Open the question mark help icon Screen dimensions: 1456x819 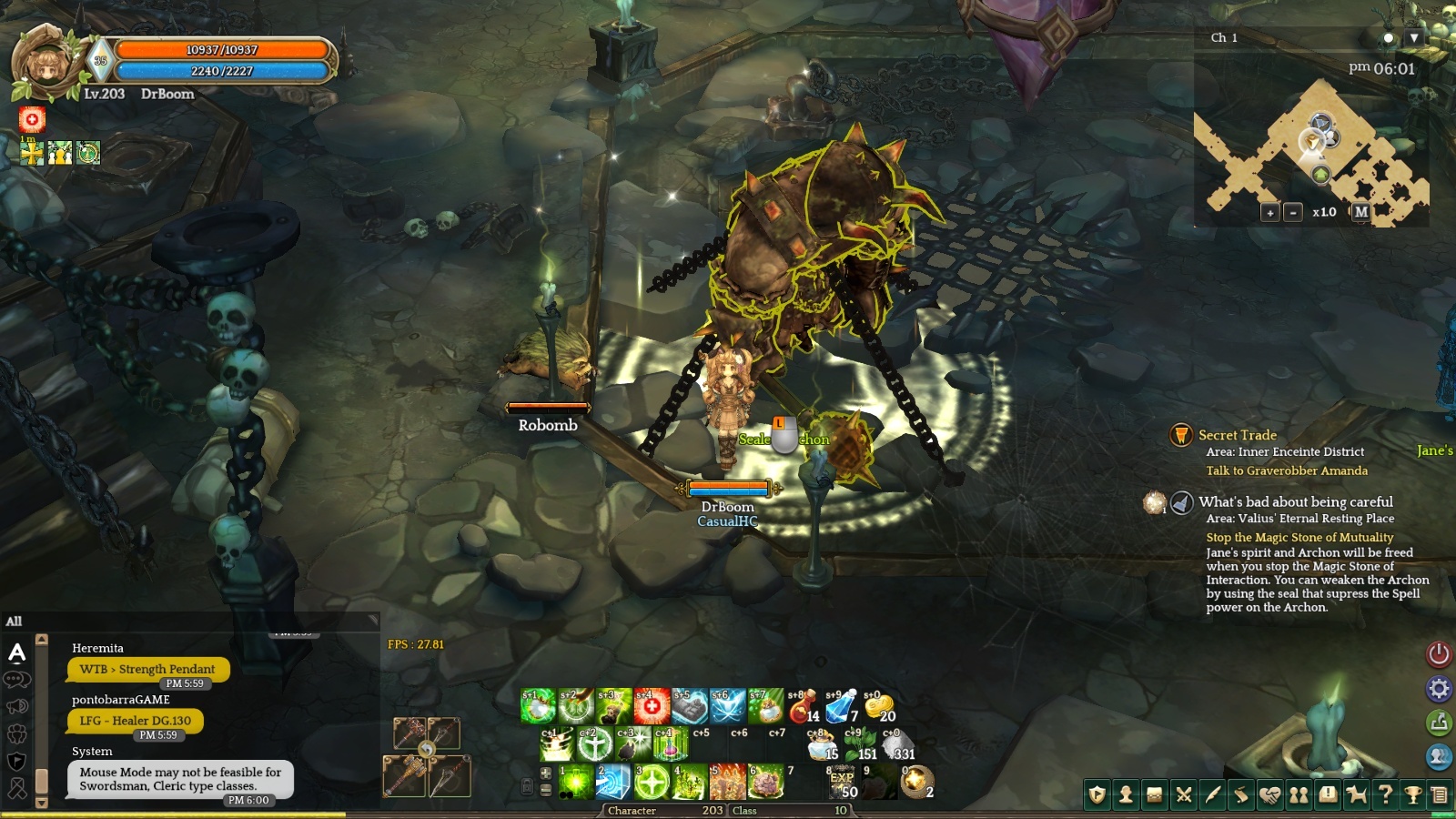(x=1385, y=795)
